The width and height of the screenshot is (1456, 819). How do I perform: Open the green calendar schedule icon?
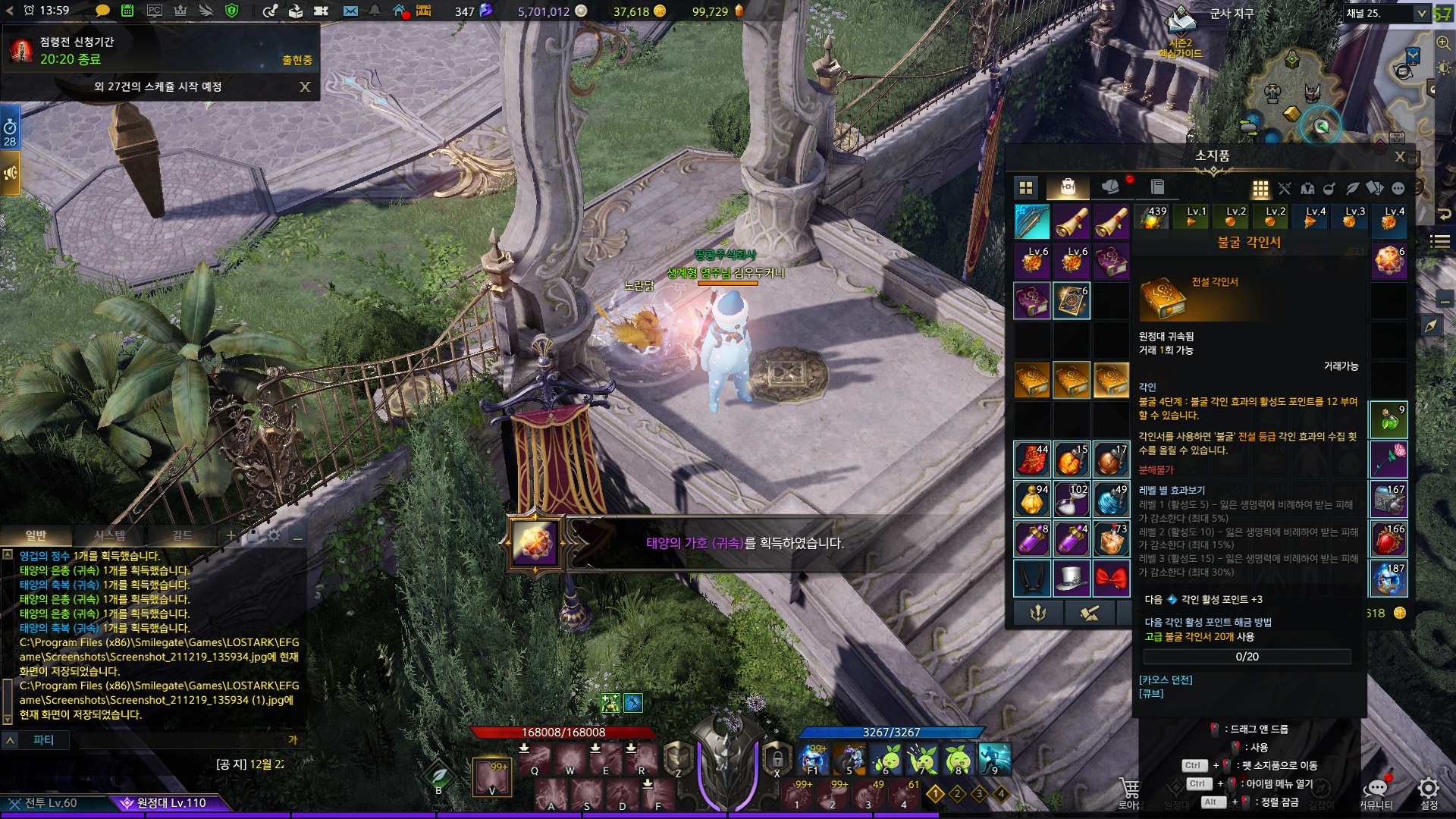127,11
